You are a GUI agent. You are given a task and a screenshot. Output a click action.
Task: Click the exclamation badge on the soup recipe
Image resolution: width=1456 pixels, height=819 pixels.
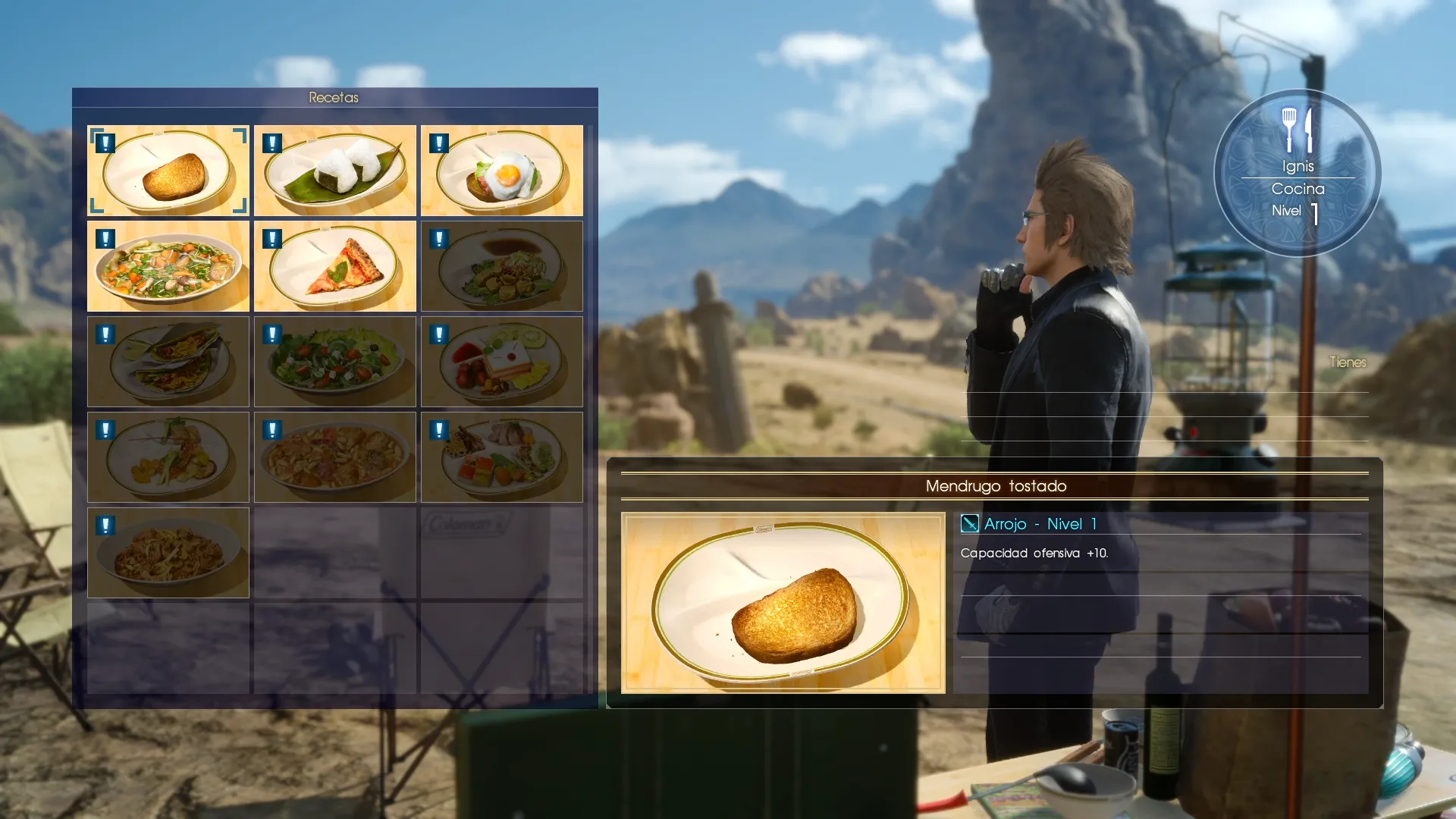[x=104, y=237]
